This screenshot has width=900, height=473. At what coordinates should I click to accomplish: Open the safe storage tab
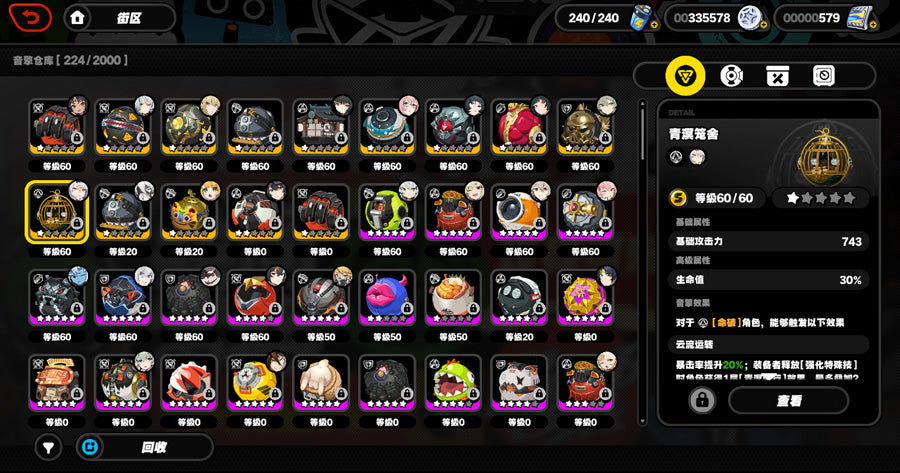coord(824,75)
